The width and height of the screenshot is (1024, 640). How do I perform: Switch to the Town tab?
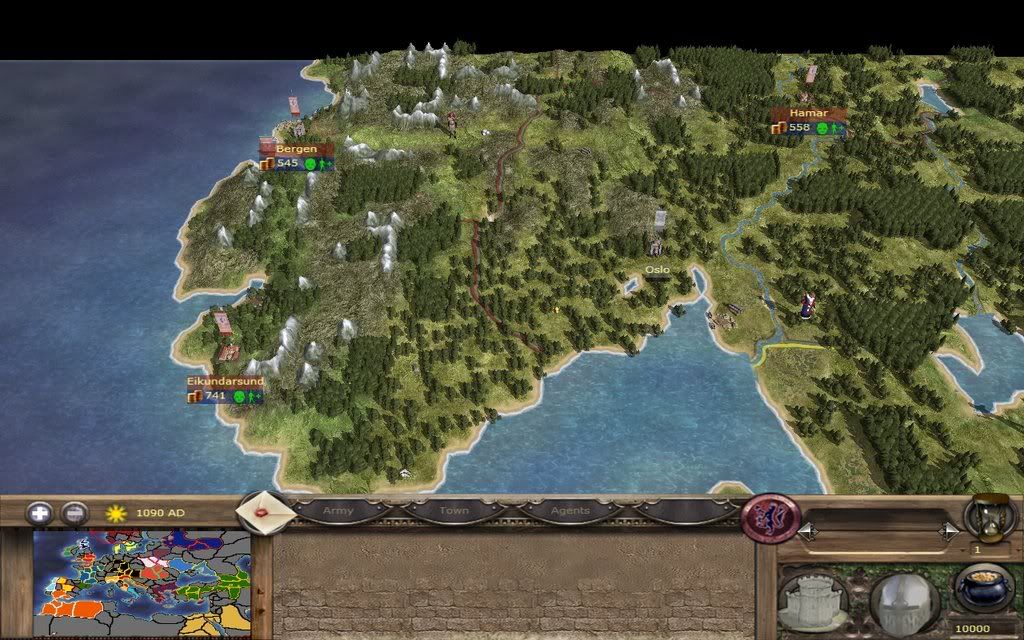click(454, 511)
